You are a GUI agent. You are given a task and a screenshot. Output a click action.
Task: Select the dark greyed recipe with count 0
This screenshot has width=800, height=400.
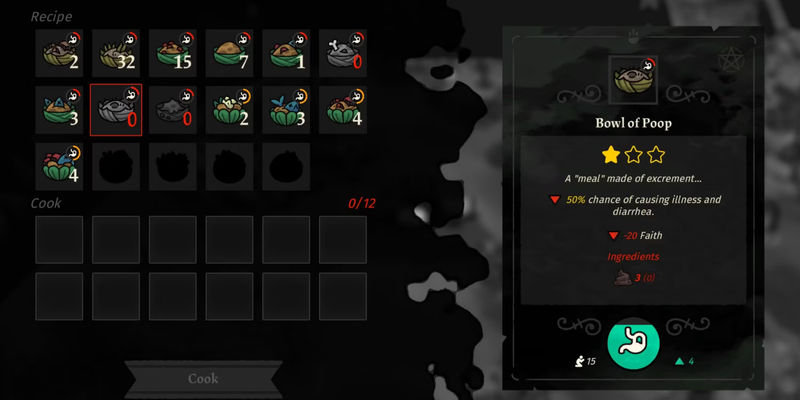(x=173, y=110)
